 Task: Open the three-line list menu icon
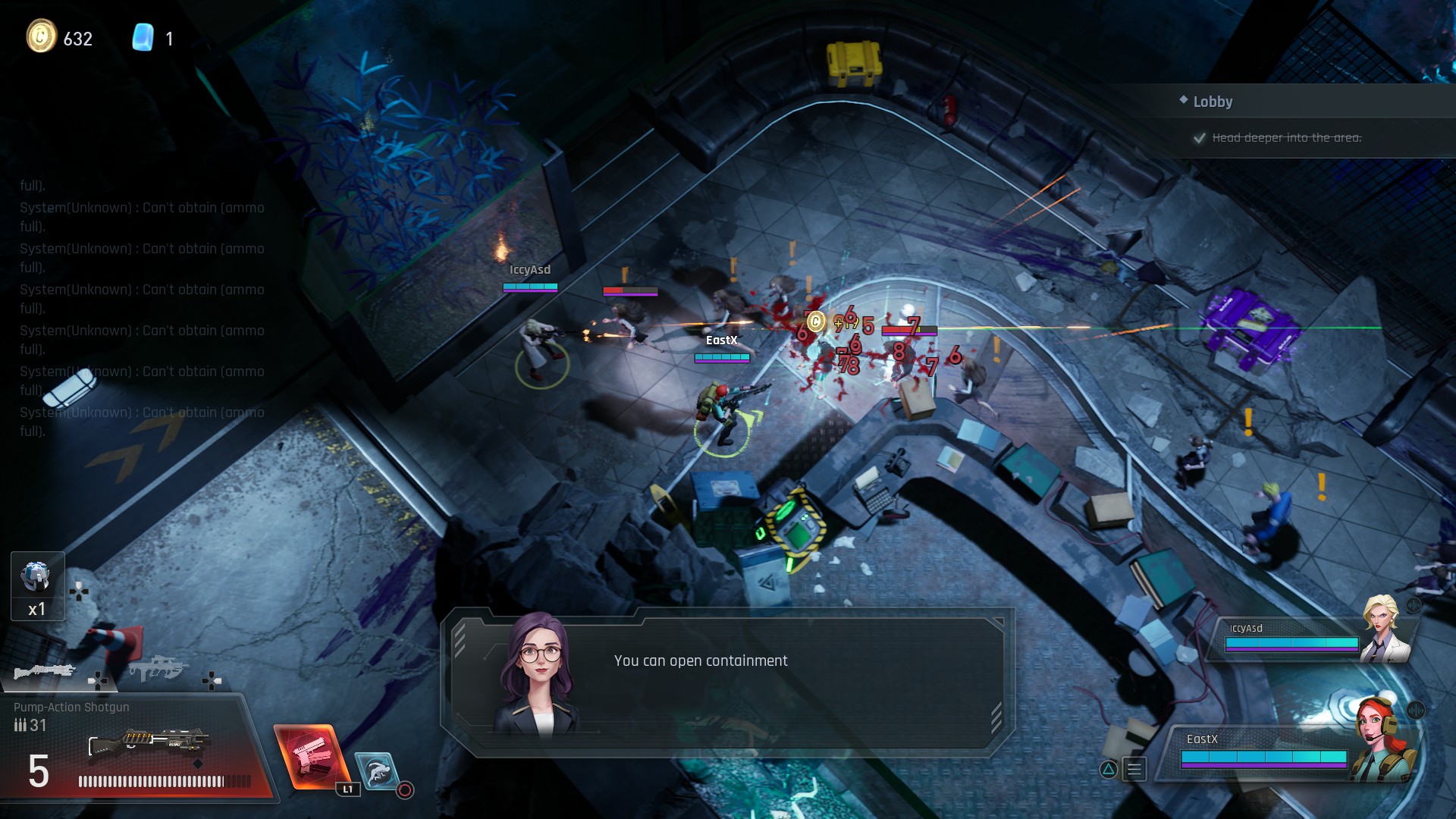click(x=1134, y=770)
